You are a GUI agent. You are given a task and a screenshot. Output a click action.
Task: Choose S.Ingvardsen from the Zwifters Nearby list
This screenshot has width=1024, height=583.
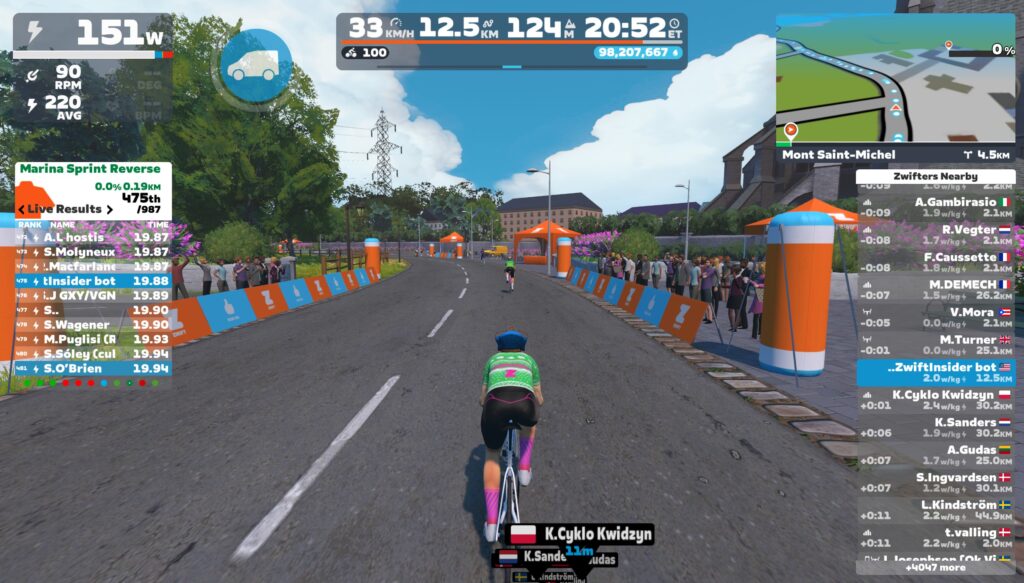(935, 483)
